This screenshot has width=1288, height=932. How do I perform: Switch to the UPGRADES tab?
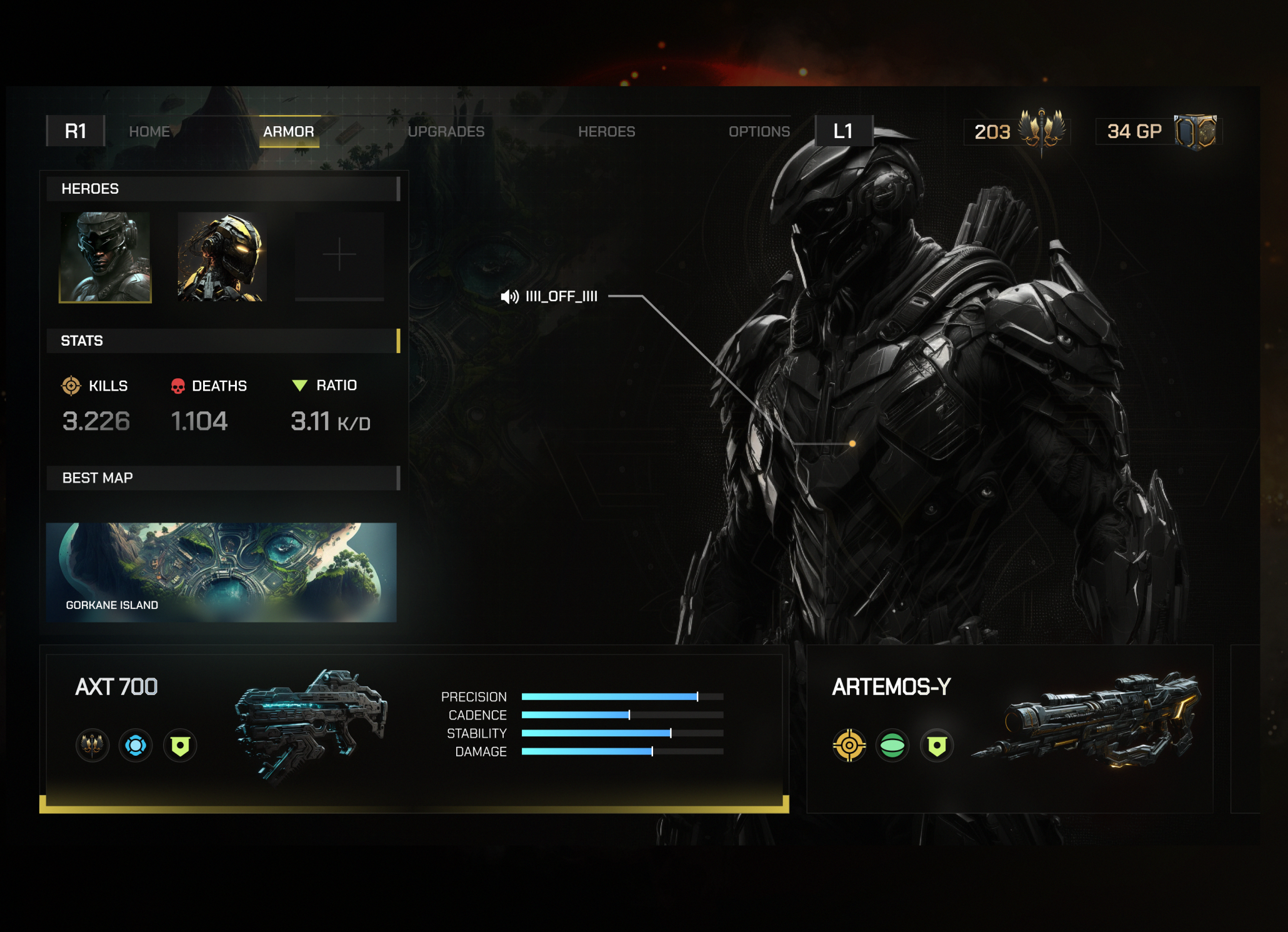(x=446, y=131)
